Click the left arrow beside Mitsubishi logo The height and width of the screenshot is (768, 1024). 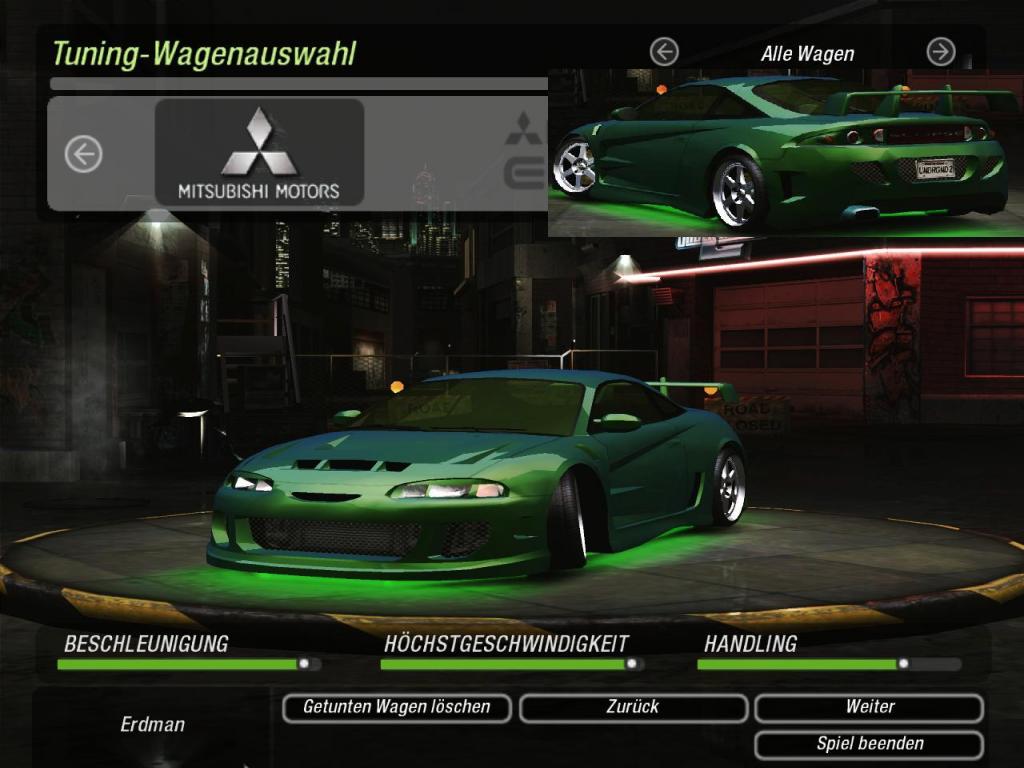click(x=84, y=154)
